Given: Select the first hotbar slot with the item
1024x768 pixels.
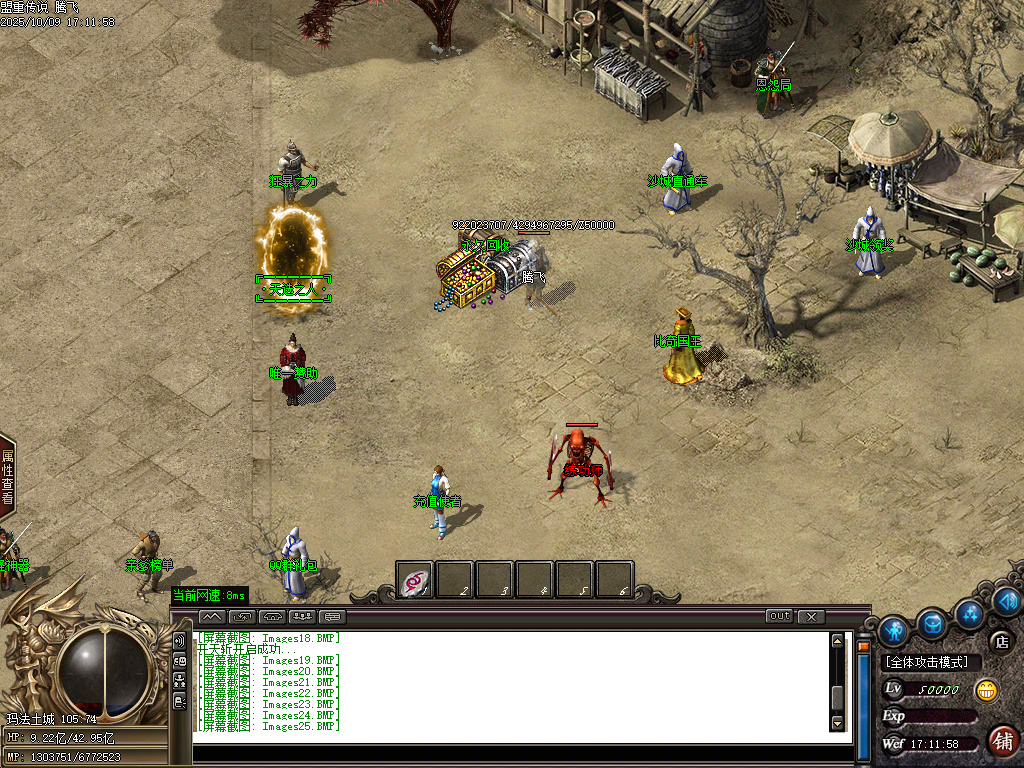Looking at the screenshot, I should click(415, 579).
